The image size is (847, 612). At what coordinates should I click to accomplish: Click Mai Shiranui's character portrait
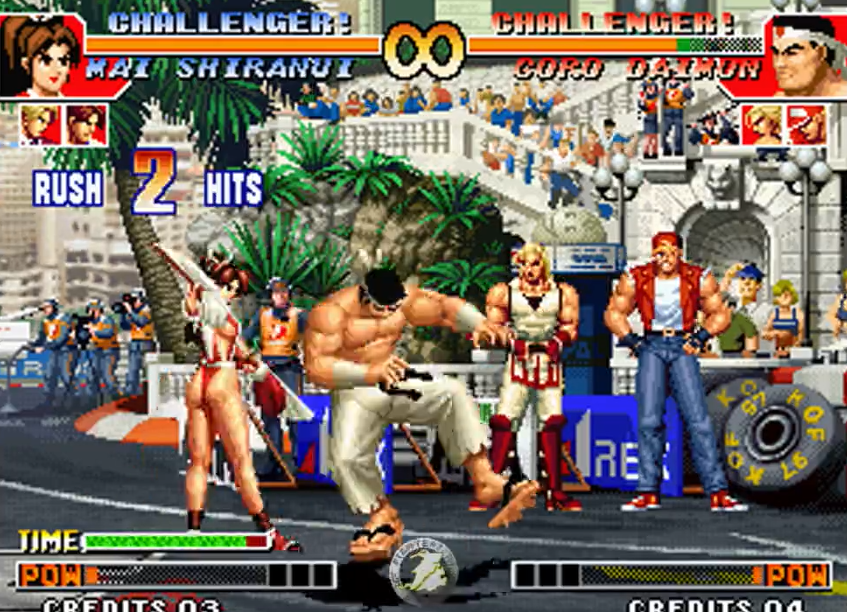point(41,55)
